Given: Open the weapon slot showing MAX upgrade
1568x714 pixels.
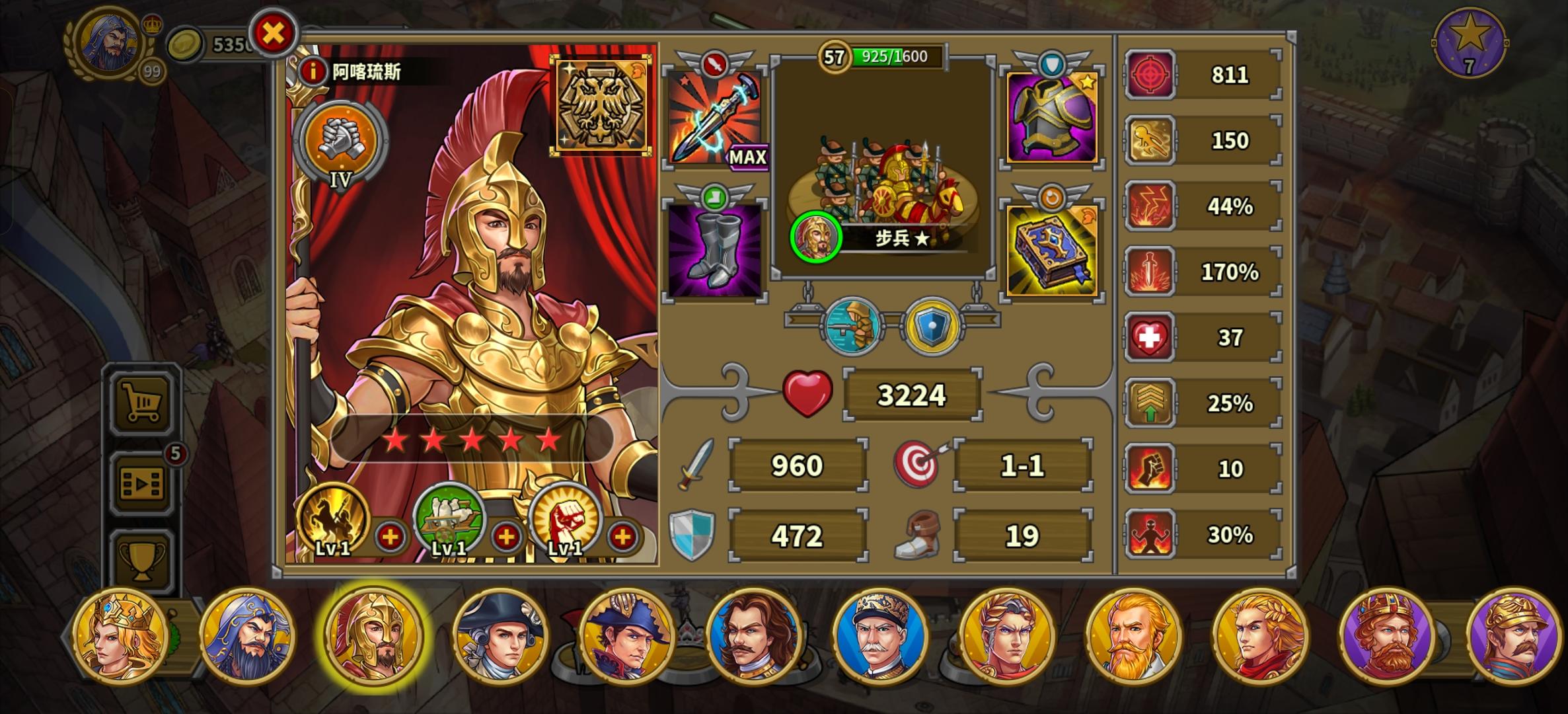Looking at the screenshot, I should (x=712, y=119).
